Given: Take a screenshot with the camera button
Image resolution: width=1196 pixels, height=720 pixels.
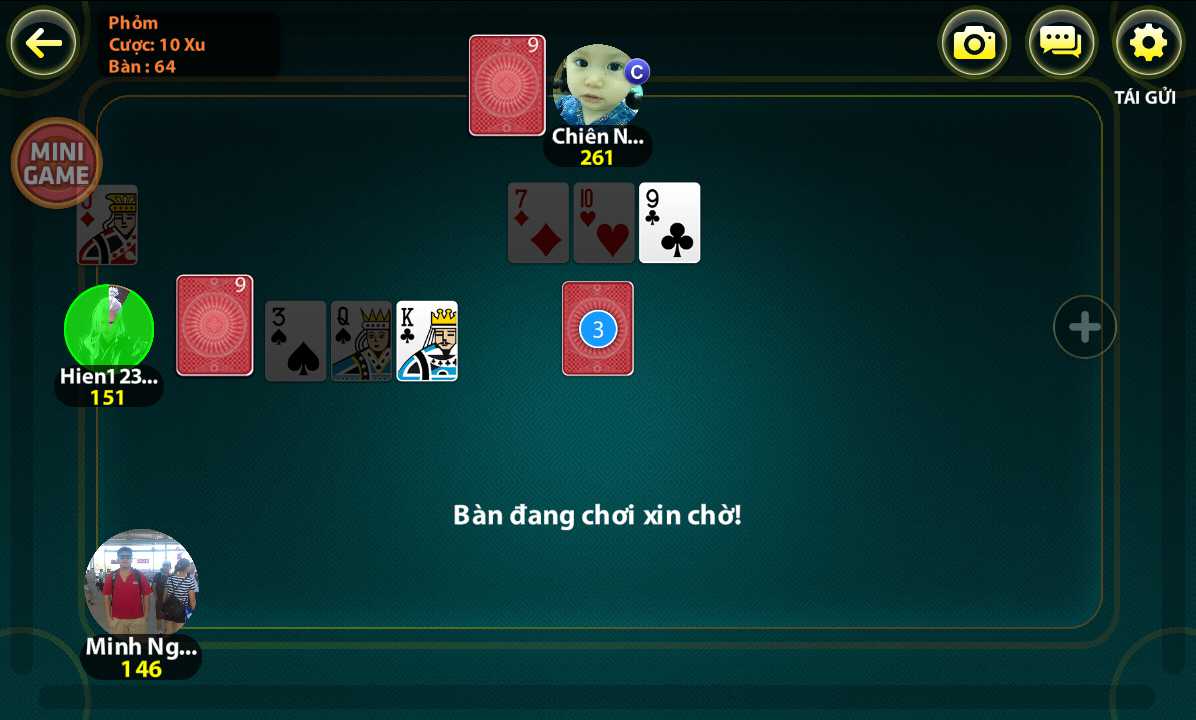Looking at the screenshot, I should [974, 43].
